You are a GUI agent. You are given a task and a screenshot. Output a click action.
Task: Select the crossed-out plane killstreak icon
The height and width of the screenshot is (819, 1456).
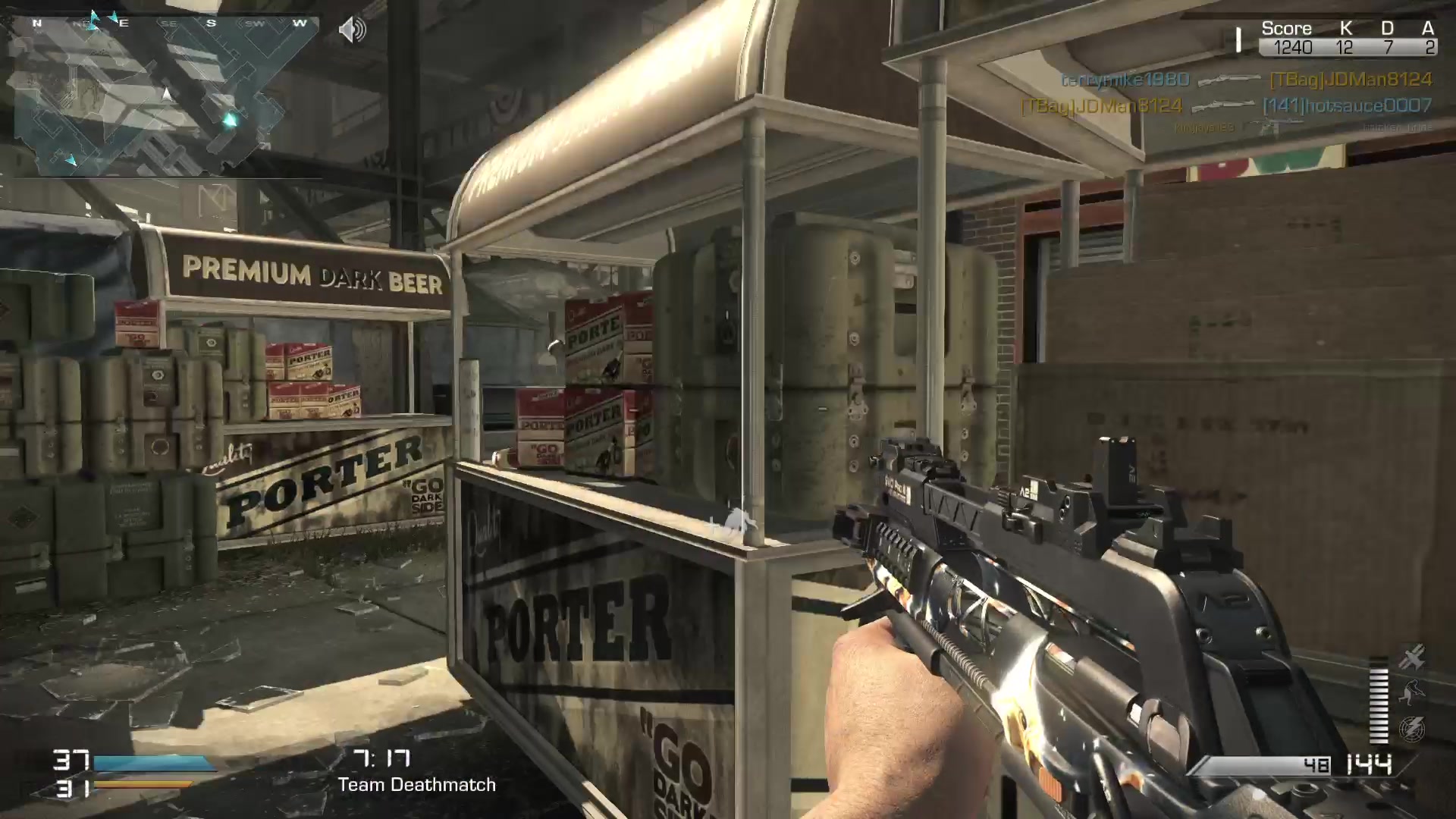click(x=1412, y=657)
